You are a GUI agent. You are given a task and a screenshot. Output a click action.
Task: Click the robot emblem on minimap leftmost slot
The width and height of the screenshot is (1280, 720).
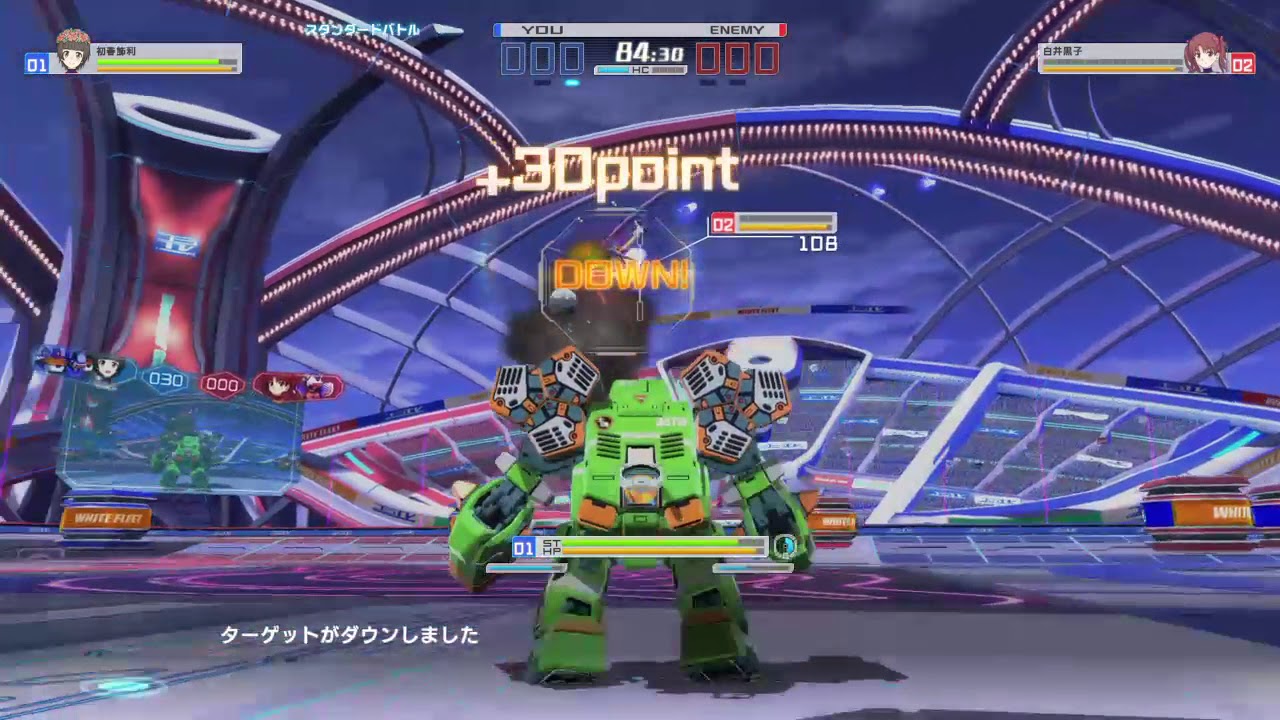[52, 361]
